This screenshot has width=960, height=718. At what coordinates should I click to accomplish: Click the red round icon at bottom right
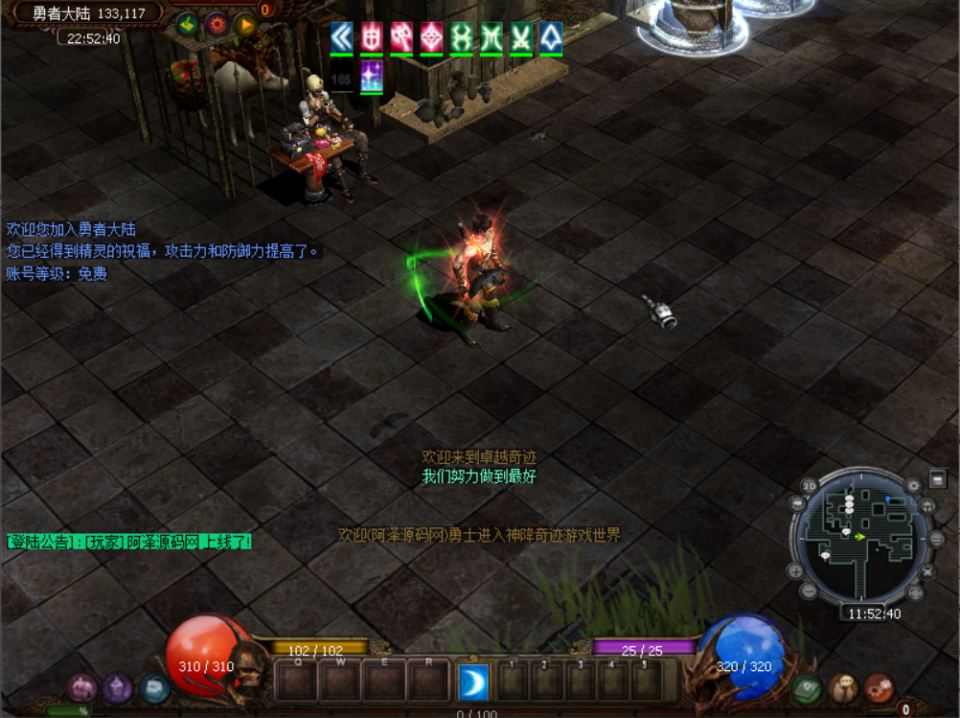click(879, 688)
